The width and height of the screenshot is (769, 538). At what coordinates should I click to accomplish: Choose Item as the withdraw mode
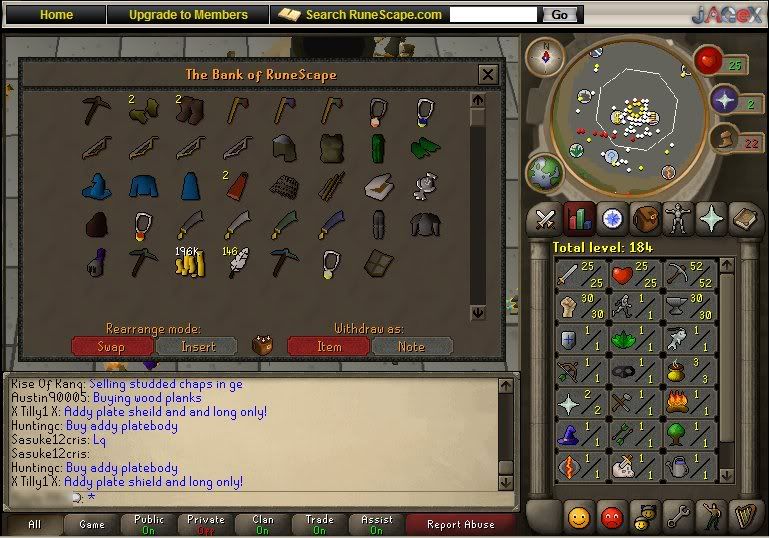pos(329,346)
